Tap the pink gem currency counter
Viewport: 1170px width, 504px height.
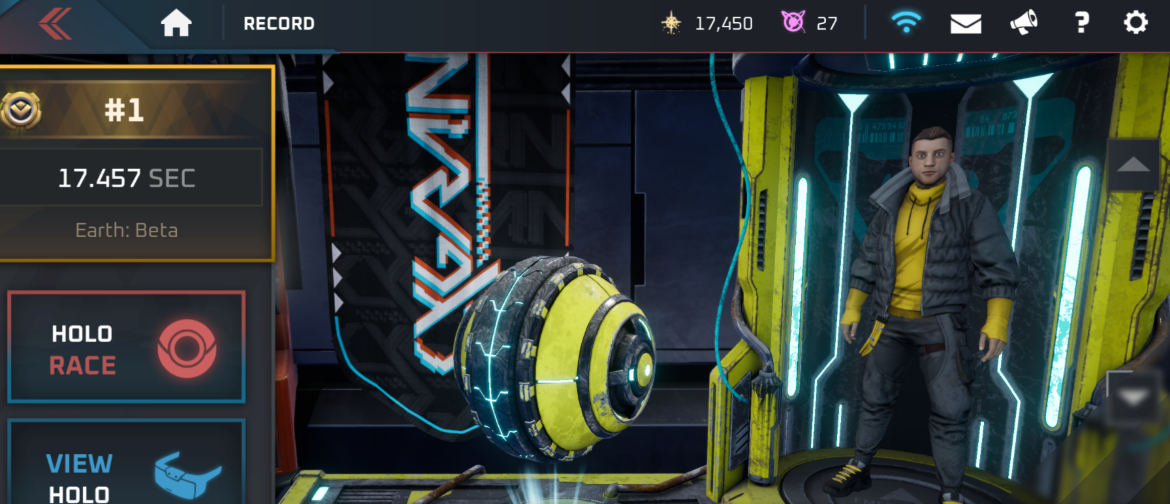point(810,23)
